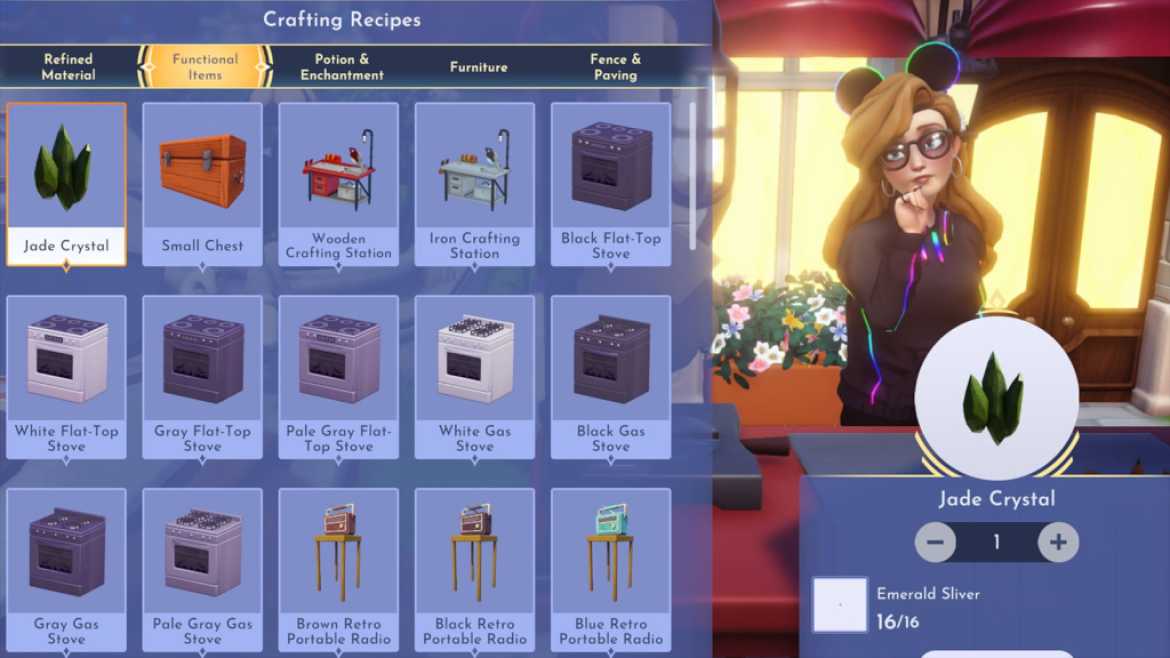Pick the Pale Gray Flat-Top Stove

339,376
